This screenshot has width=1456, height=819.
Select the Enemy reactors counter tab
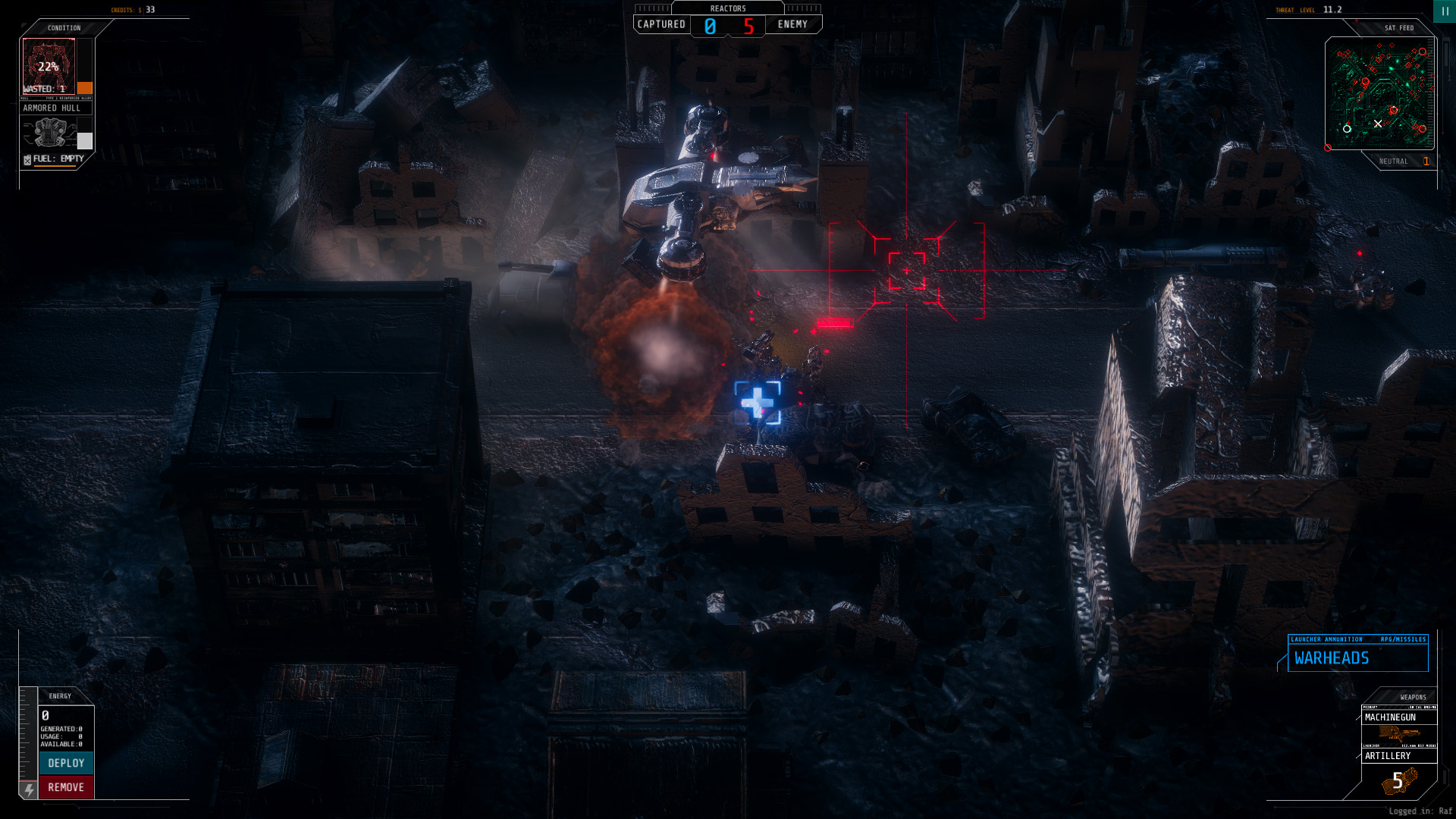pos(793,24)
